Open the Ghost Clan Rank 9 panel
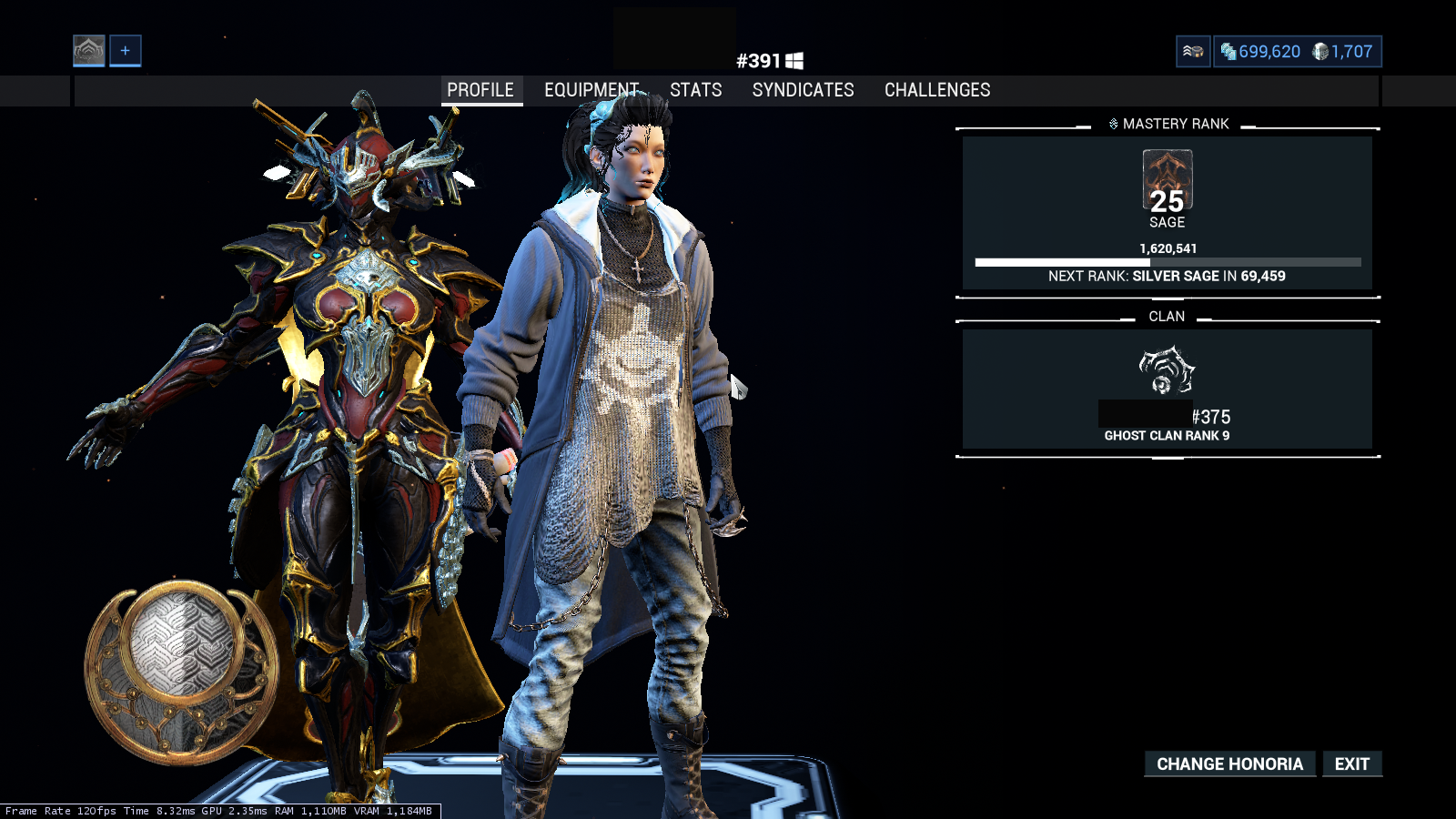Screen dimensions: 1456x819 [1167, 389]
